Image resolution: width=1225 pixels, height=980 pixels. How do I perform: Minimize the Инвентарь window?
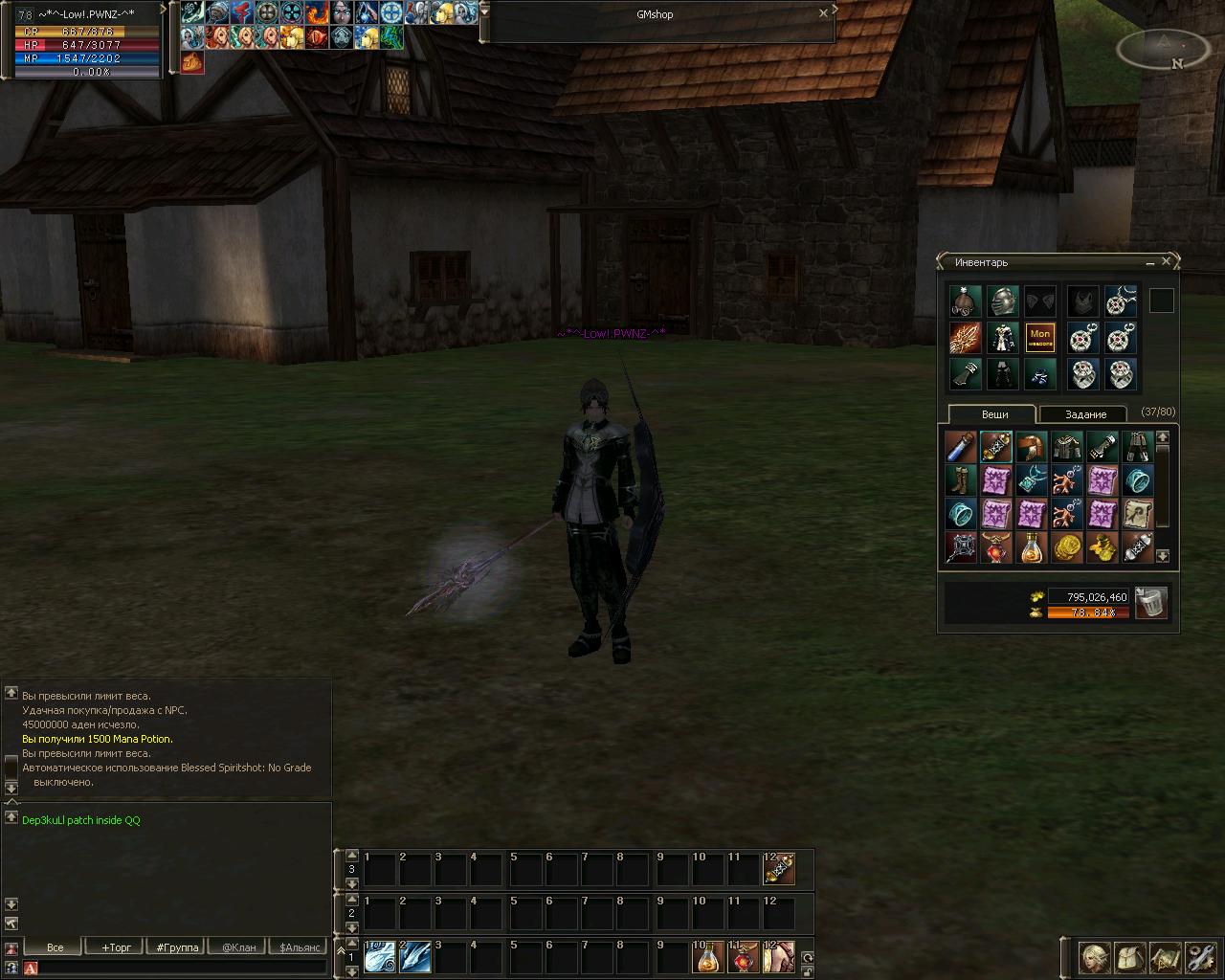coord(1149,262)
